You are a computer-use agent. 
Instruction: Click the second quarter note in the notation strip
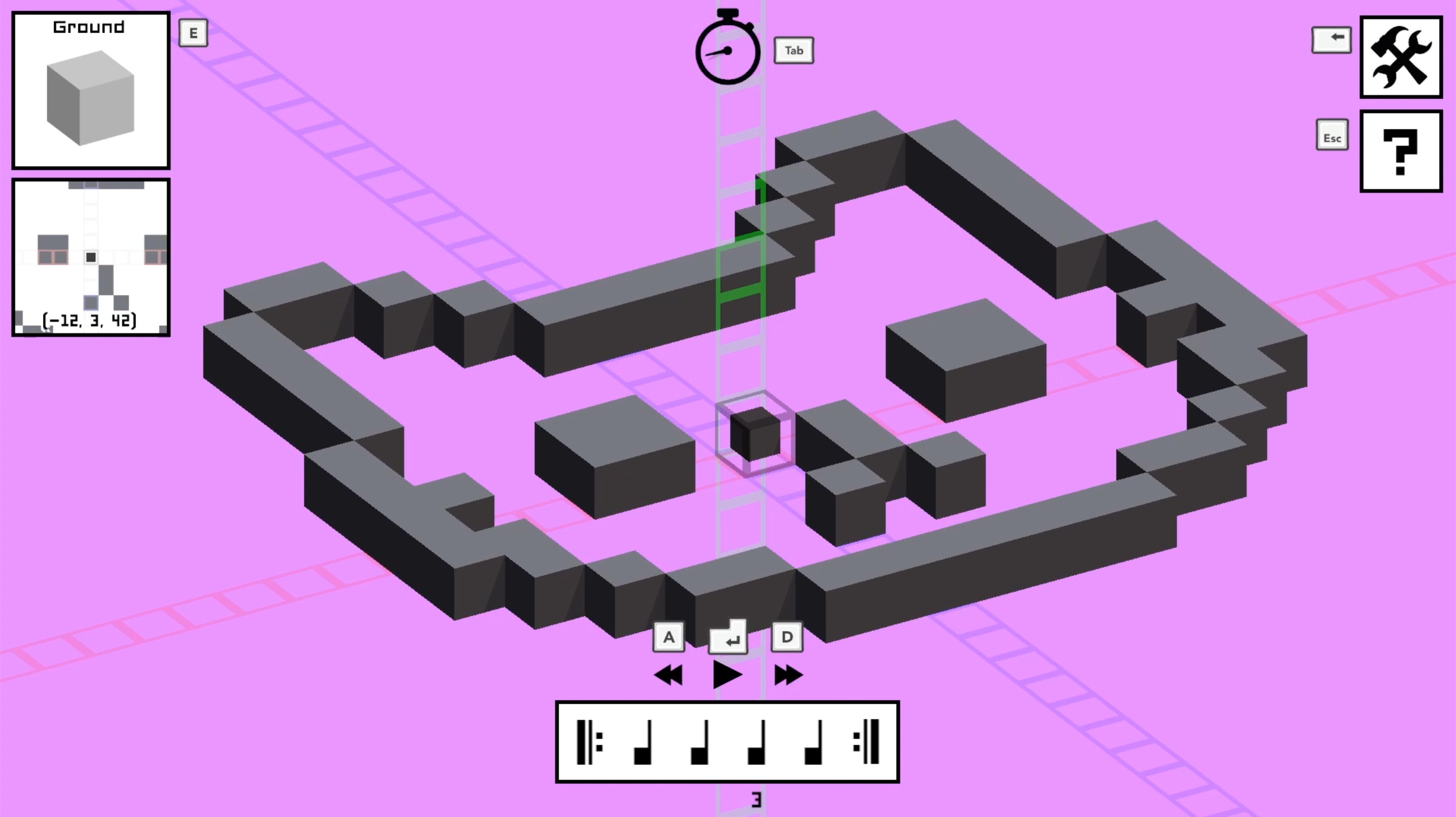tap(701, 744)
